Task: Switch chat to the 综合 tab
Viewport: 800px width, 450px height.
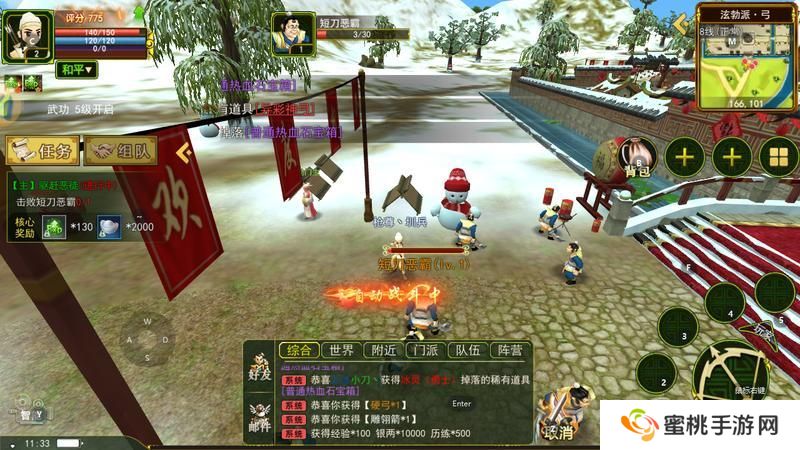Action: coord(298,350)
